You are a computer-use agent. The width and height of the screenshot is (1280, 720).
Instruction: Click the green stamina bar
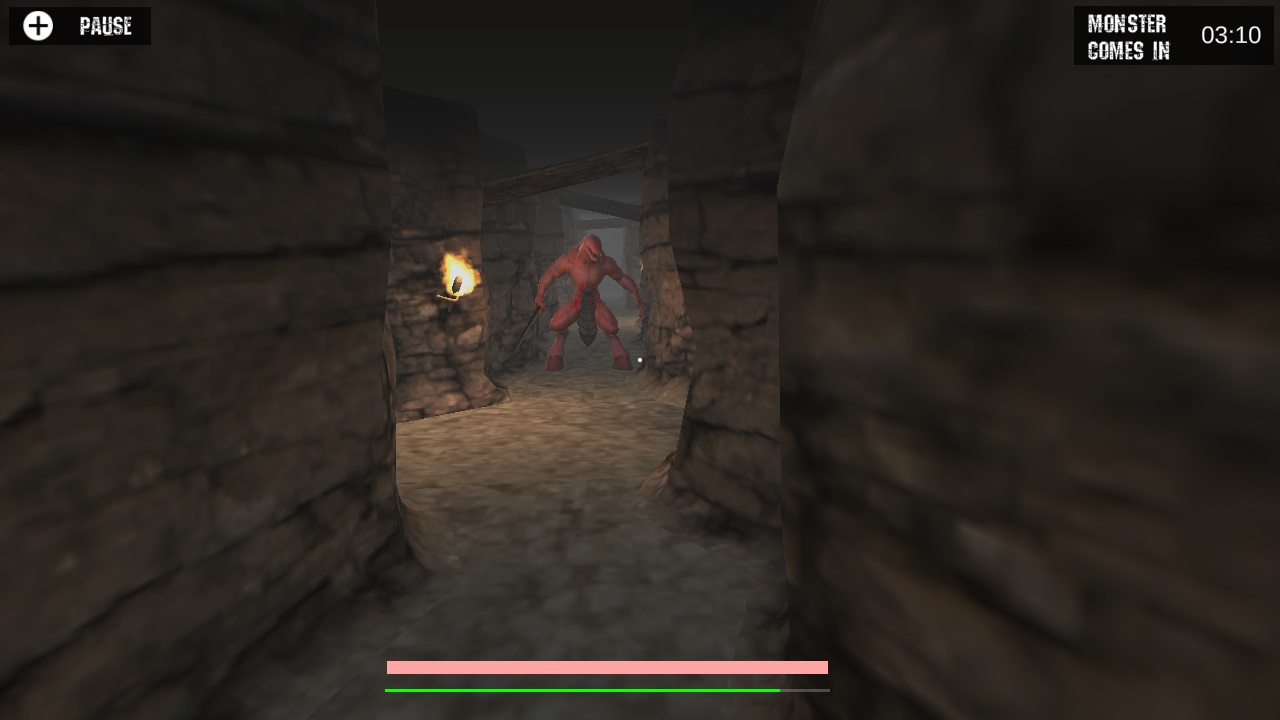pos(580,690)
